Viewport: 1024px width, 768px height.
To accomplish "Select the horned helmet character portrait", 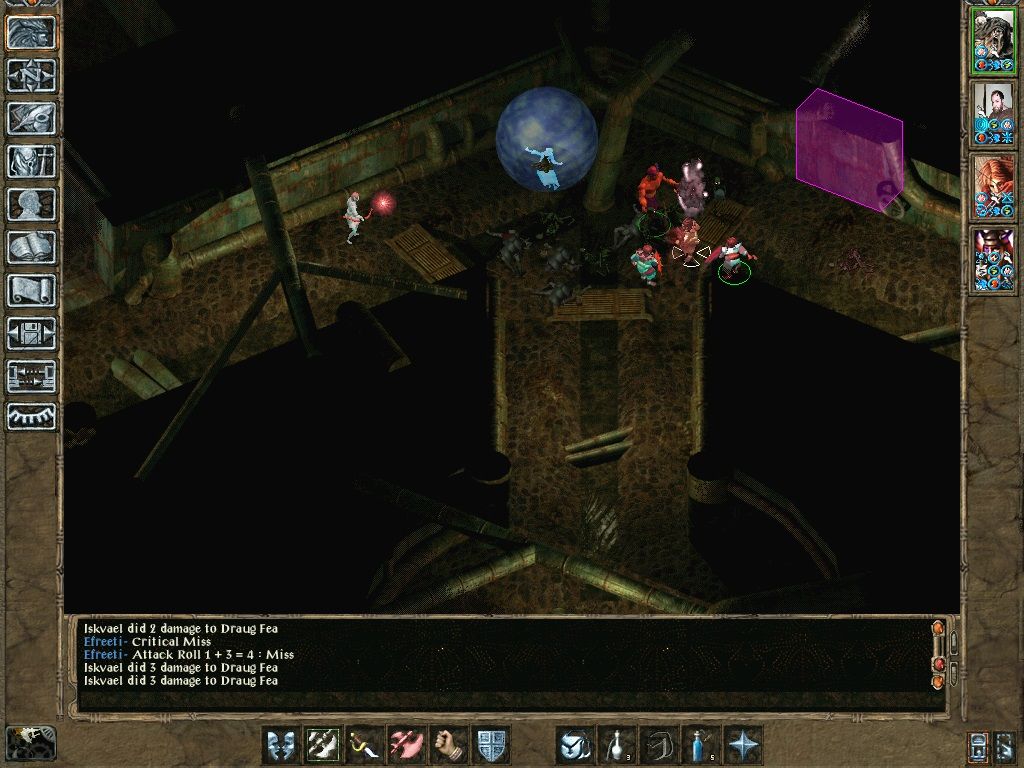I will click(x=993, y=258).
